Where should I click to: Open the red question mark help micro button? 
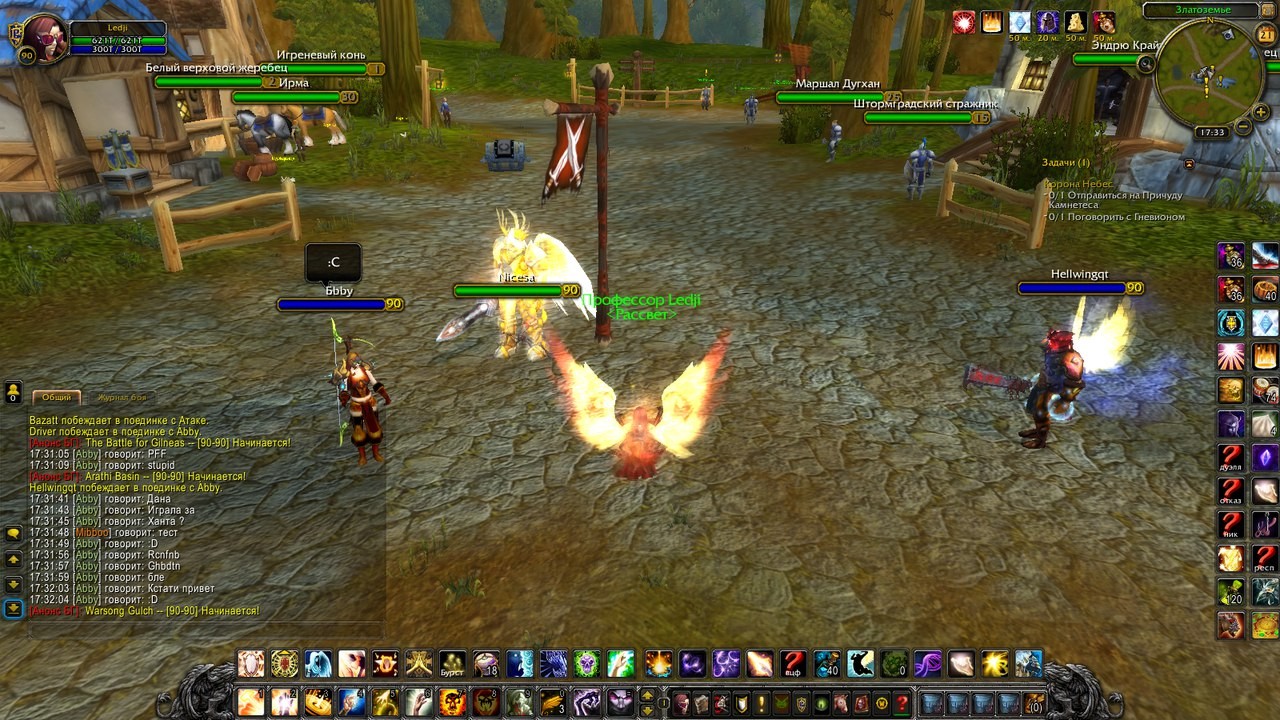pos(901,703)
